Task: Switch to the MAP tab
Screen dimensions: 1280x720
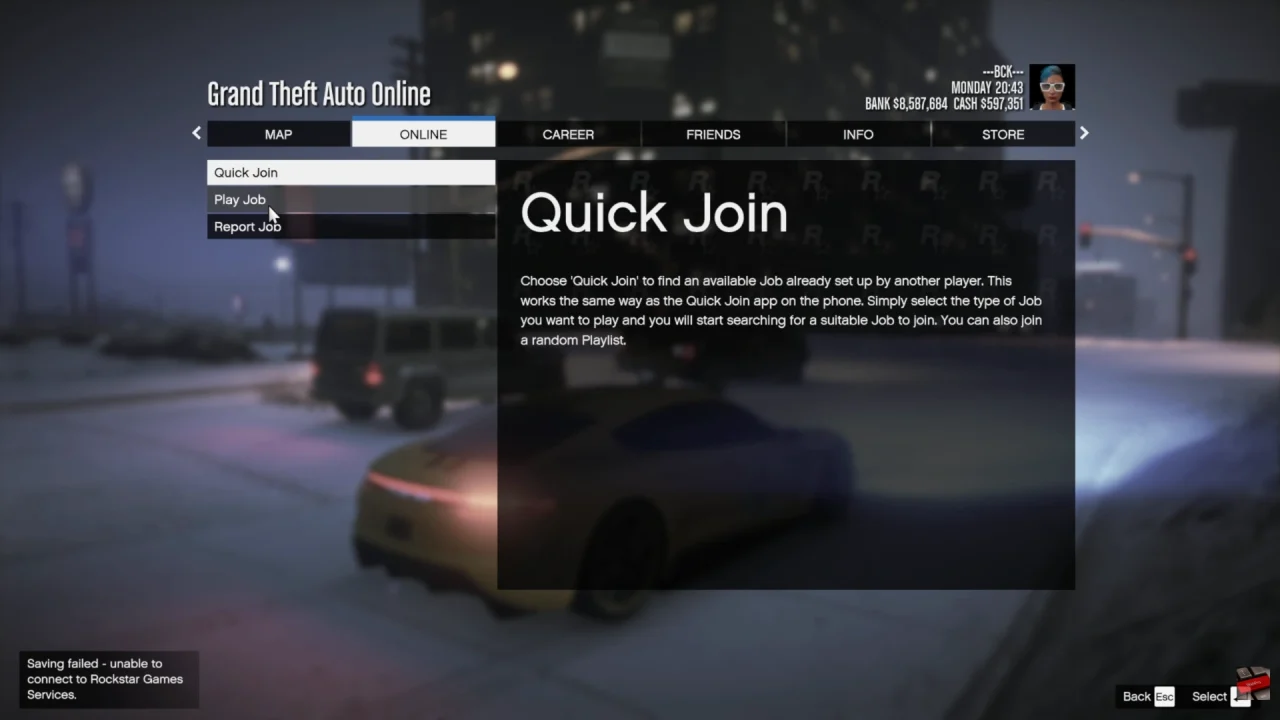Action: pyautogui.click(x=278, y=134)
